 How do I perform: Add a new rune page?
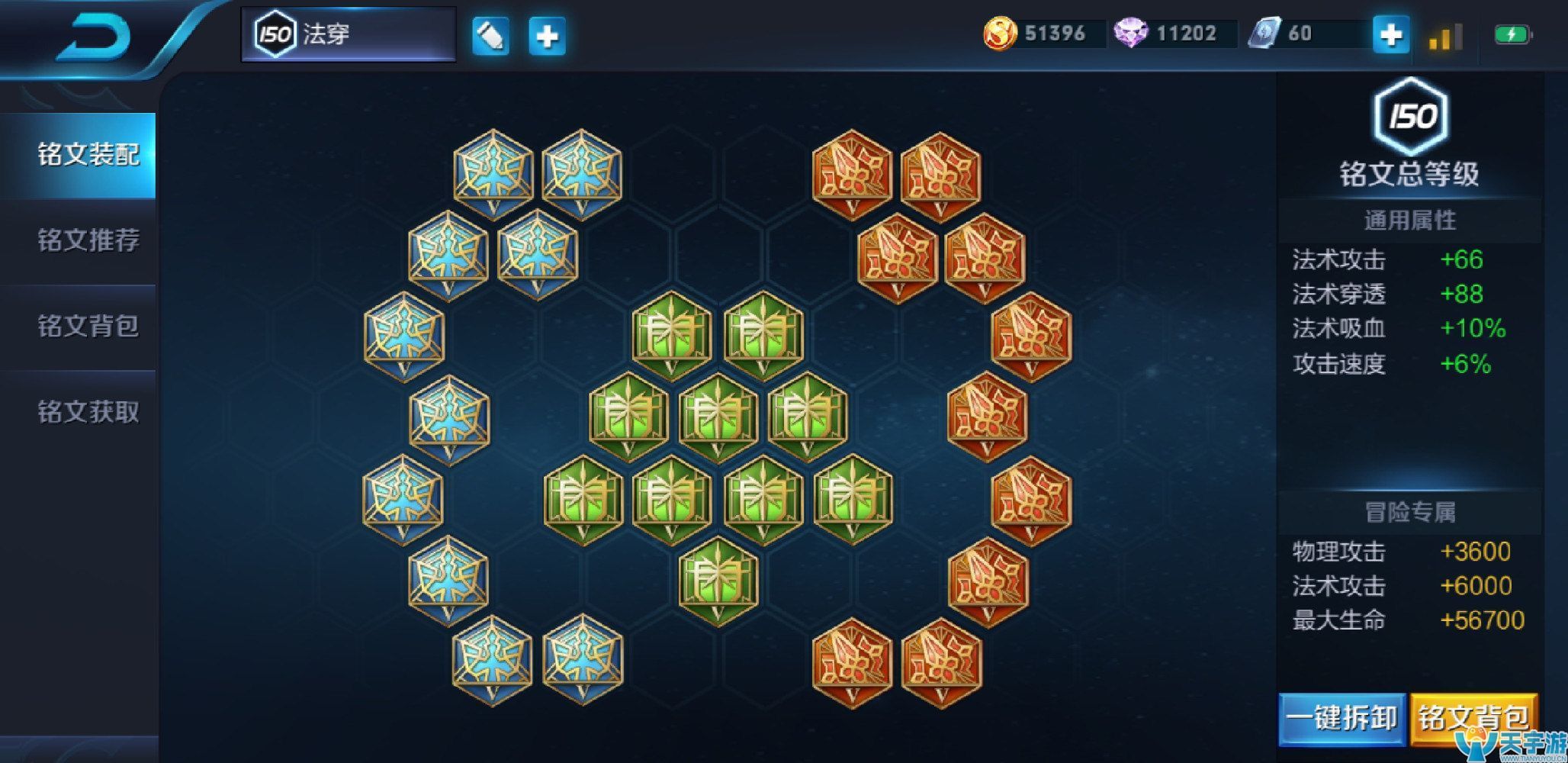coord(547,36)
